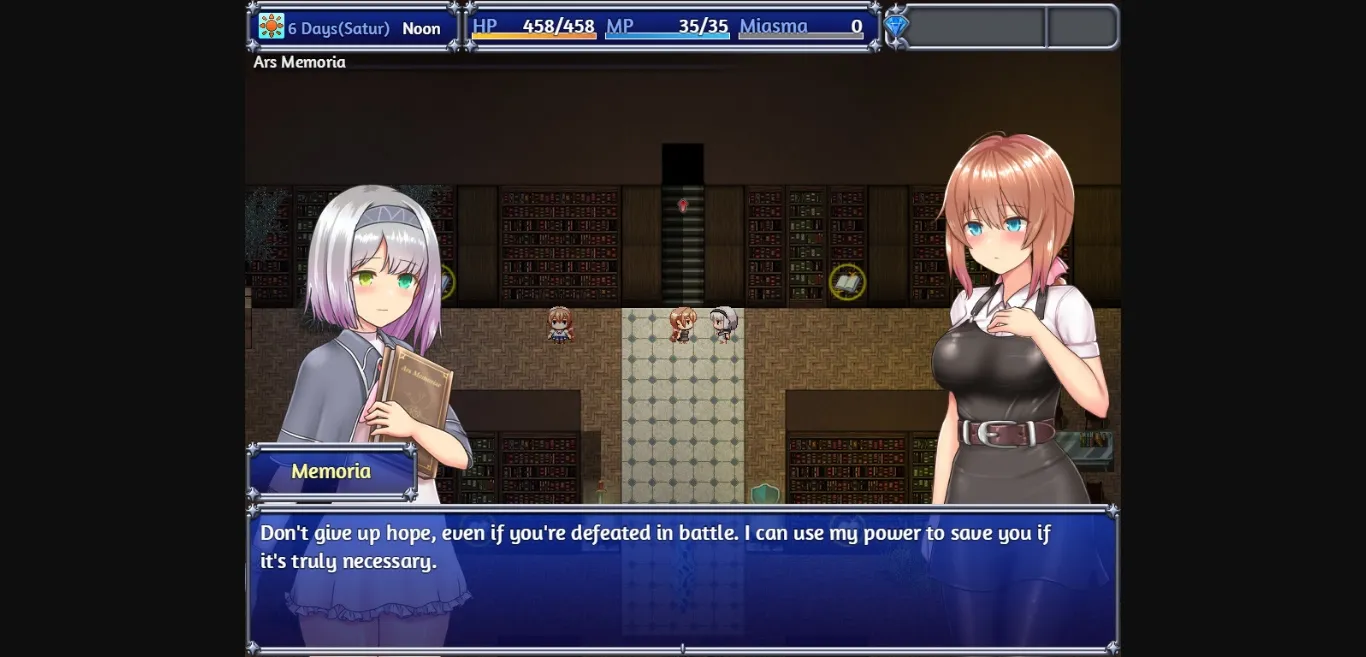The width and height of the screenshot is (1366, 657).
Task: Click the blue gem icon in the top bar
Action: pyautogui.click(x=897, y=26)
